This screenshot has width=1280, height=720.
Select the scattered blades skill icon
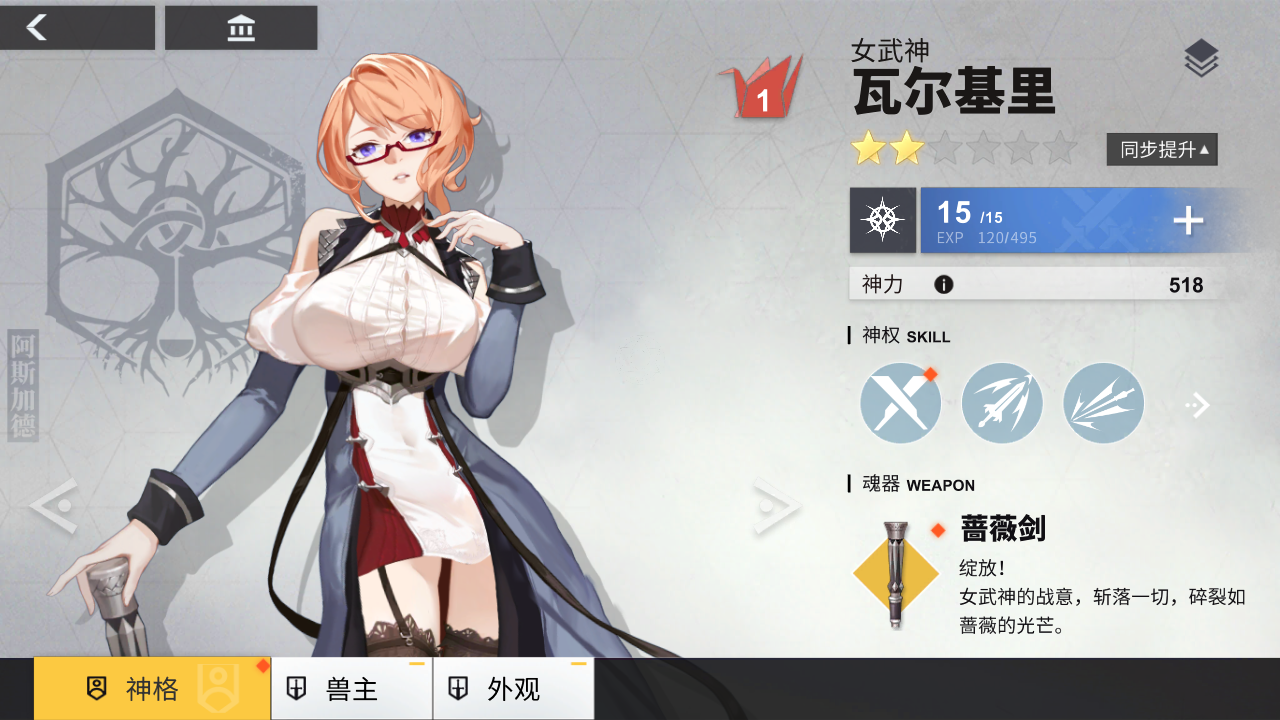coord(1103,402)
